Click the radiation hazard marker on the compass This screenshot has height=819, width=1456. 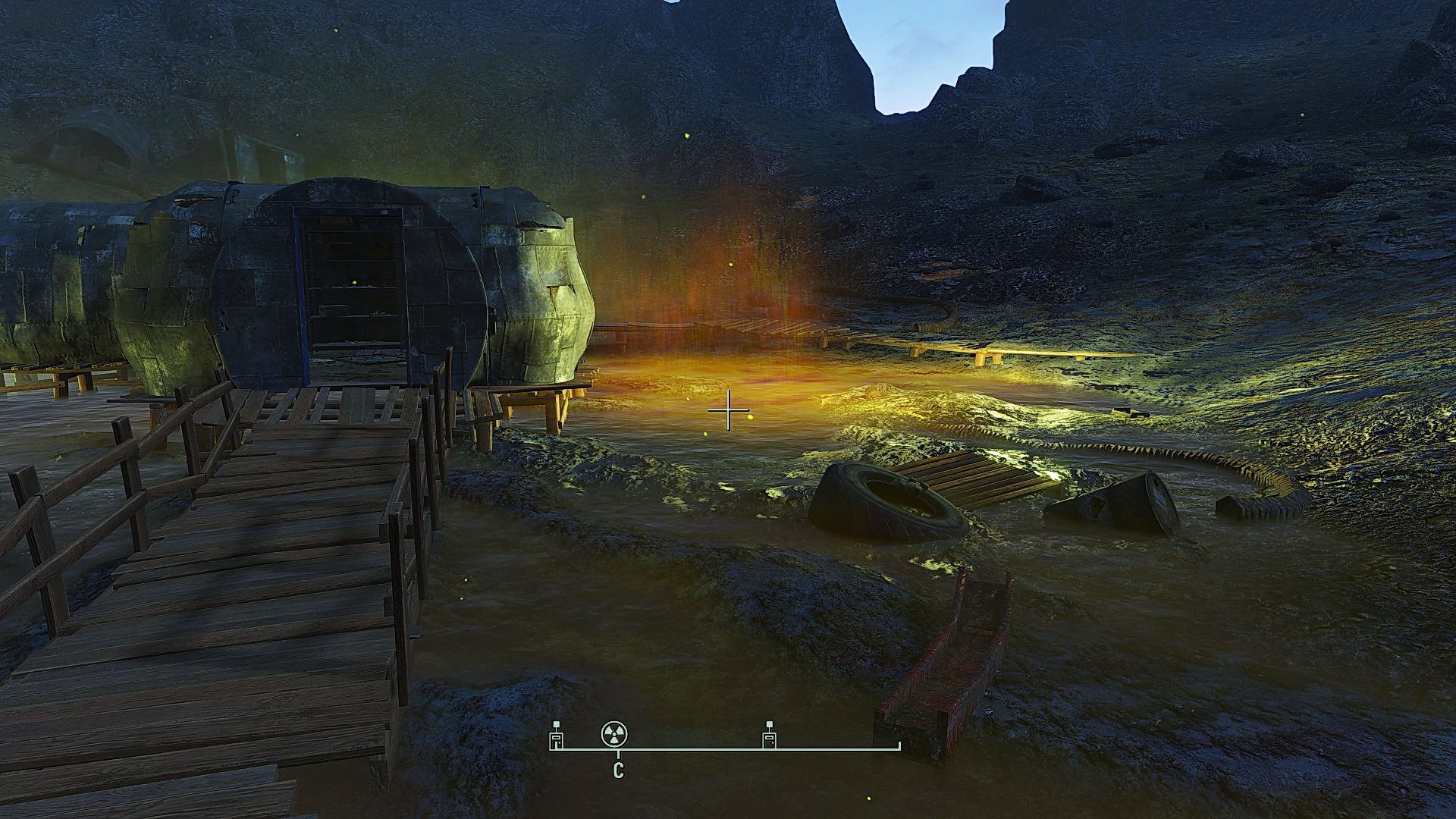point(614,734)
